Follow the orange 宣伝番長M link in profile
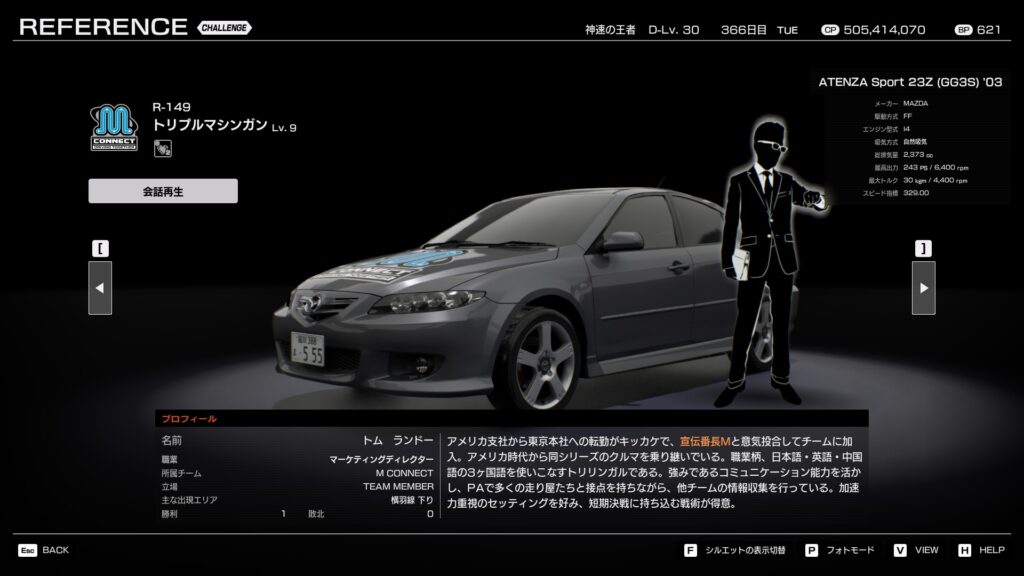The image size is (1024, 576). (705, 441)
